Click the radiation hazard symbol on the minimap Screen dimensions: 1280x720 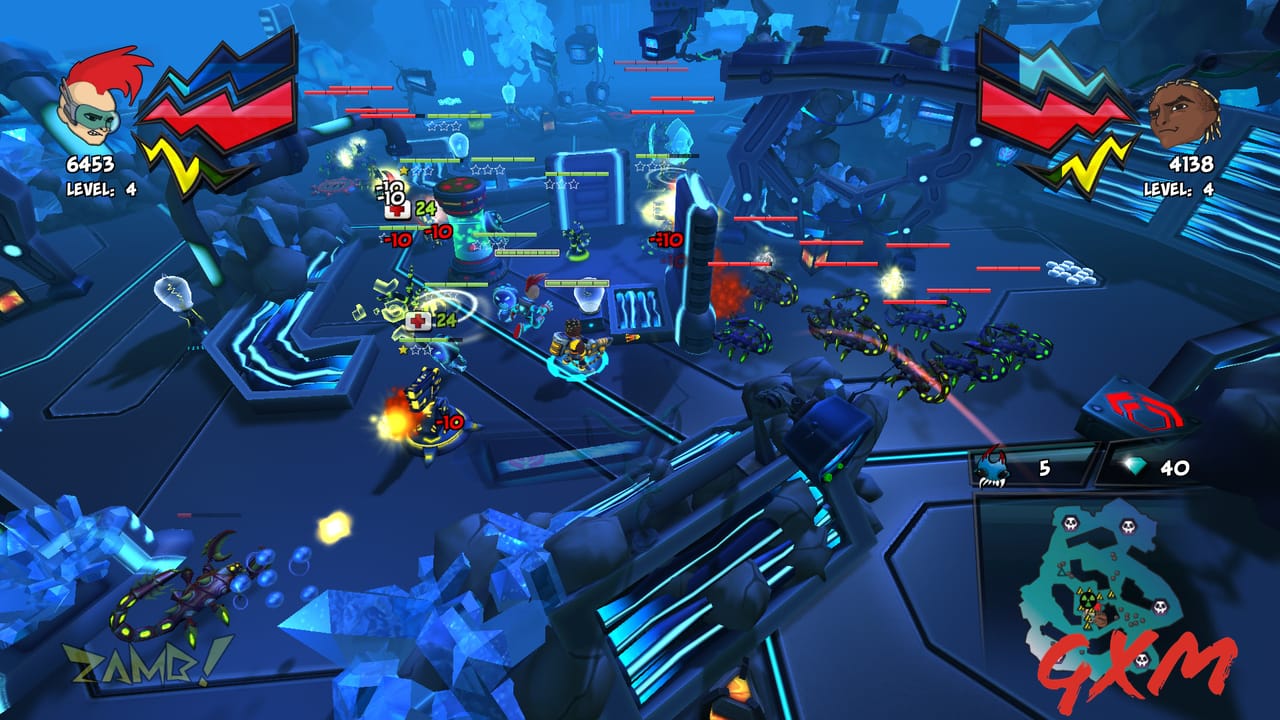pos(1088,598)
